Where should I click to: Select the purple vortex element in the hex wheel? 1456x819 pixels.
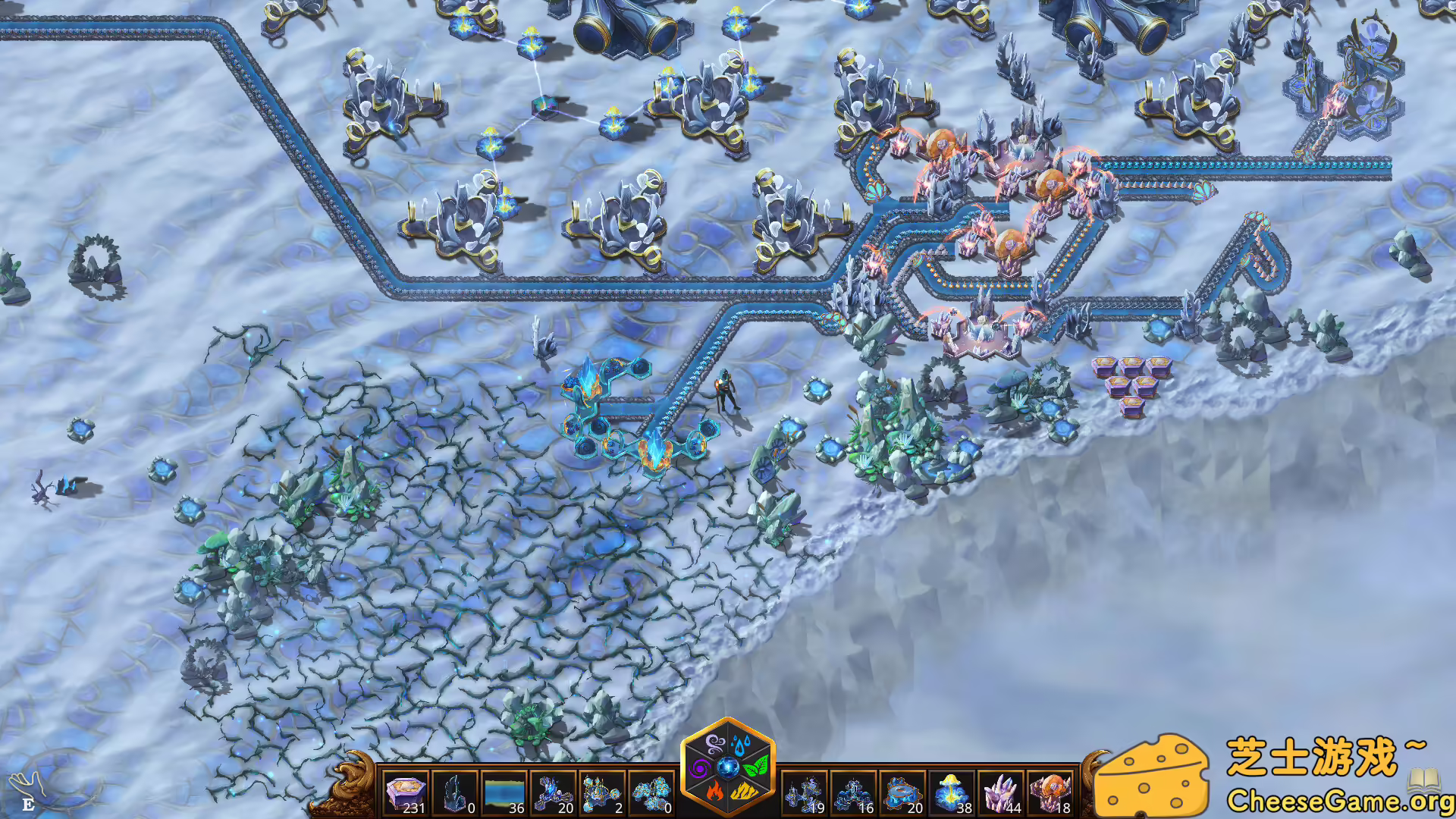tap(701, 767)
